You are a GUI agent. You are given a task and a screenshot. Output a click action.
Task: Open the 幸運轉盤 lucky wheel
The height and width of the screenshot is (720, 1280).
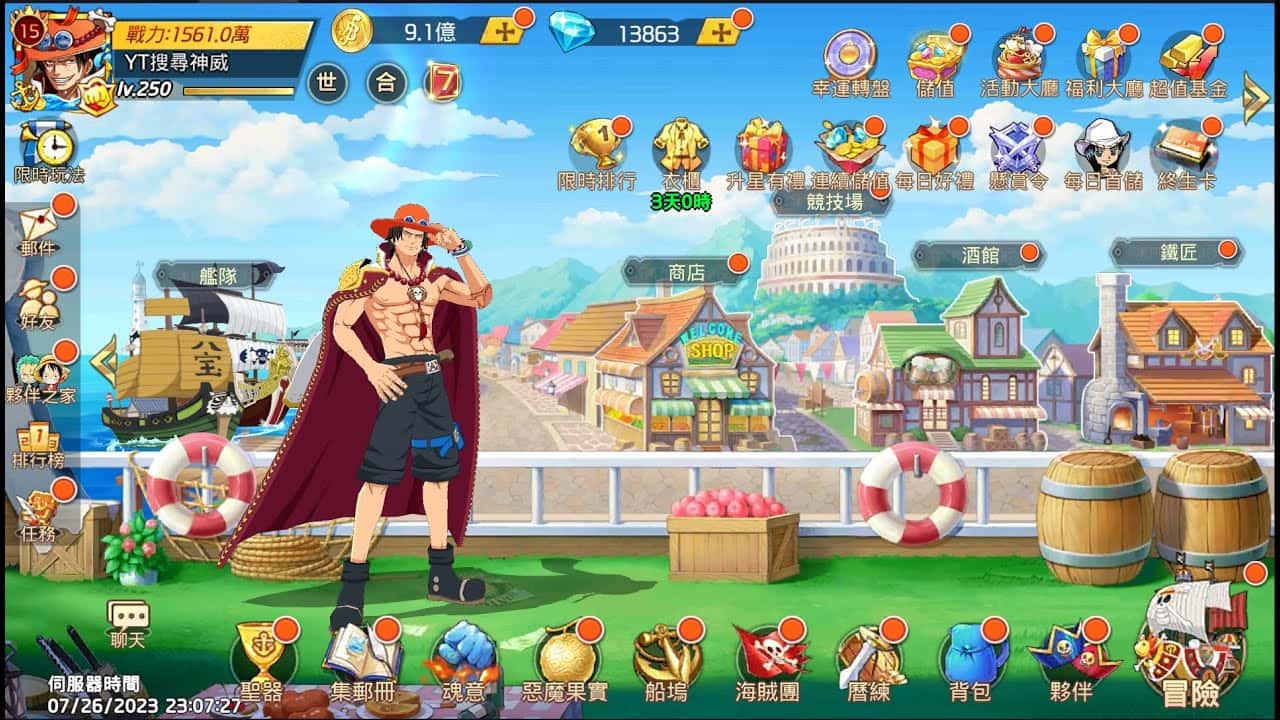coord(850,62)
